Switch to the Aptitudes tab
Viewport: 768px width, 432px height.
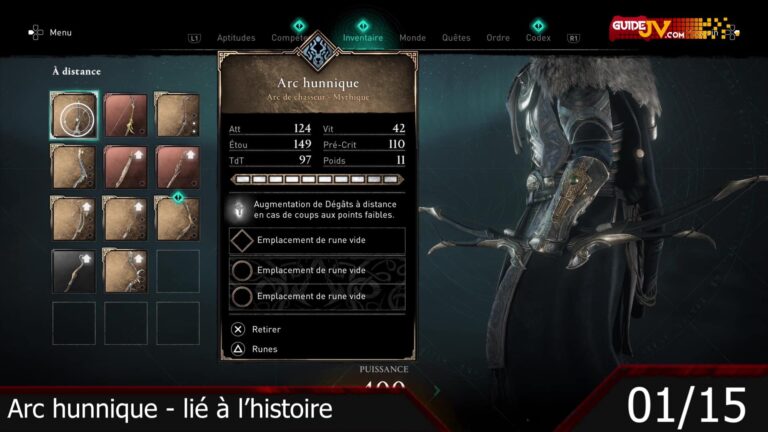[235, 38]
